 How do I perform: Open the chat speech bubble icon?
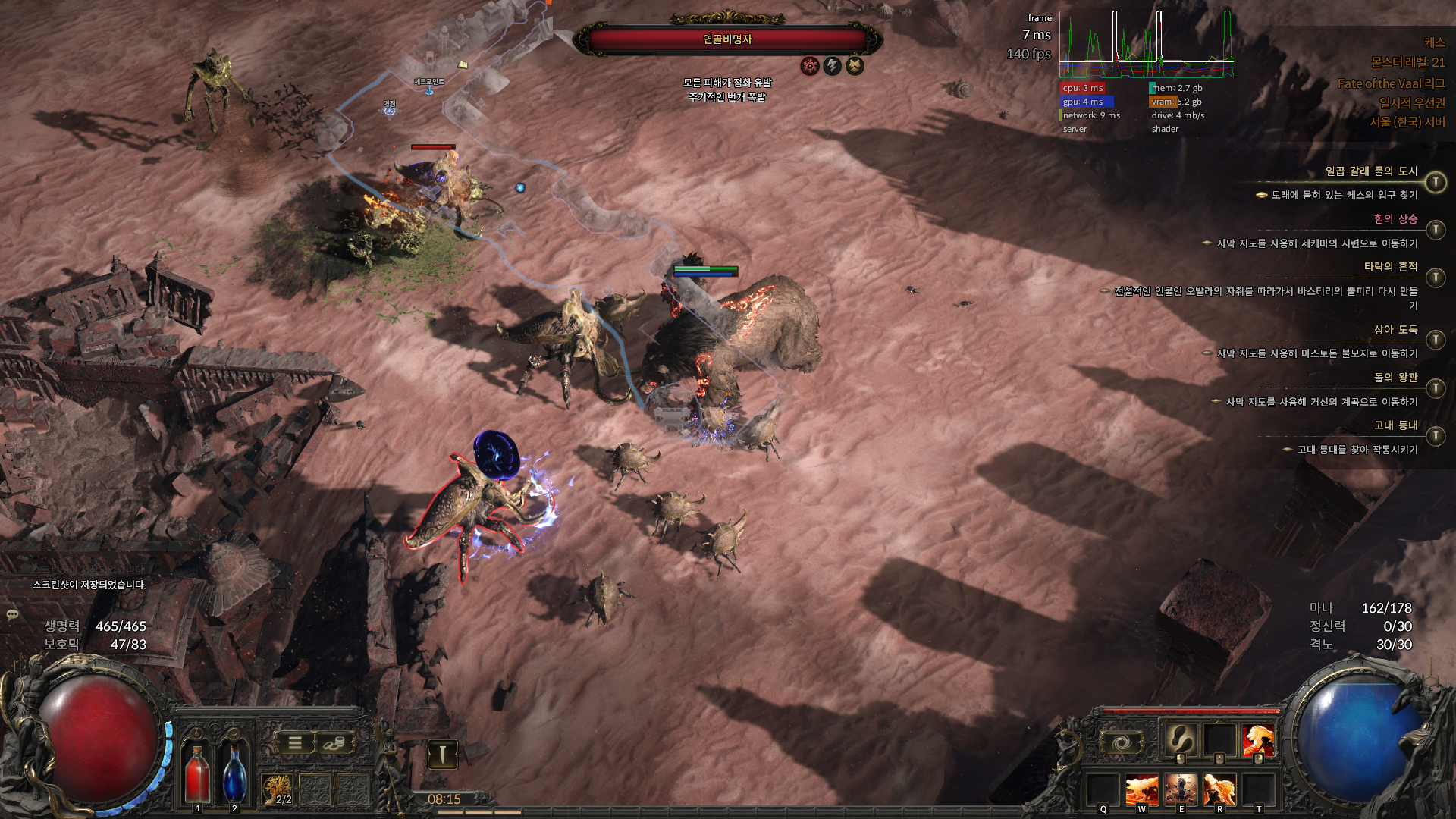point(12,614)
